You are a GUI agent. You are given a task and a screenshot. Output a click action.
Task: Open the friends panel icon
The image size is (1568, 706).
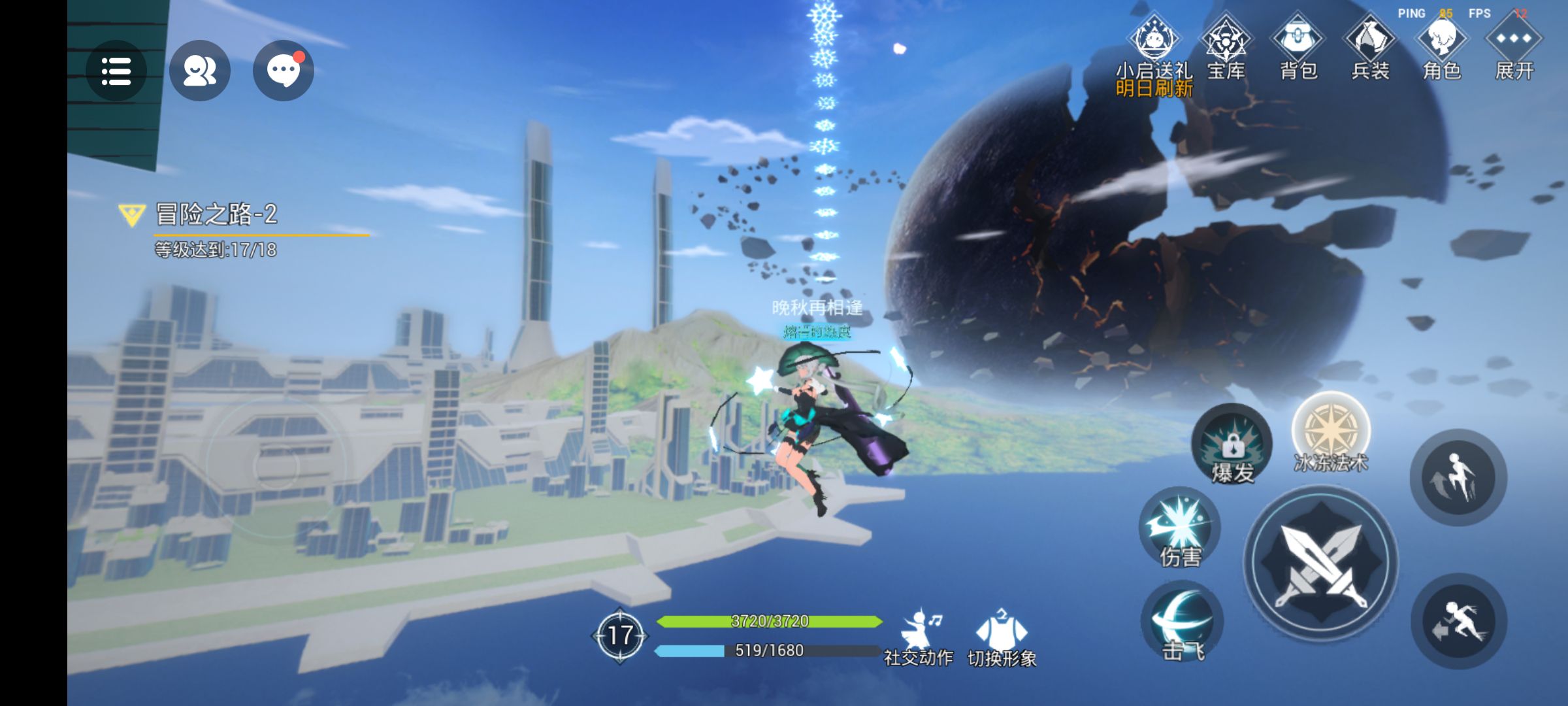[199, 71]
